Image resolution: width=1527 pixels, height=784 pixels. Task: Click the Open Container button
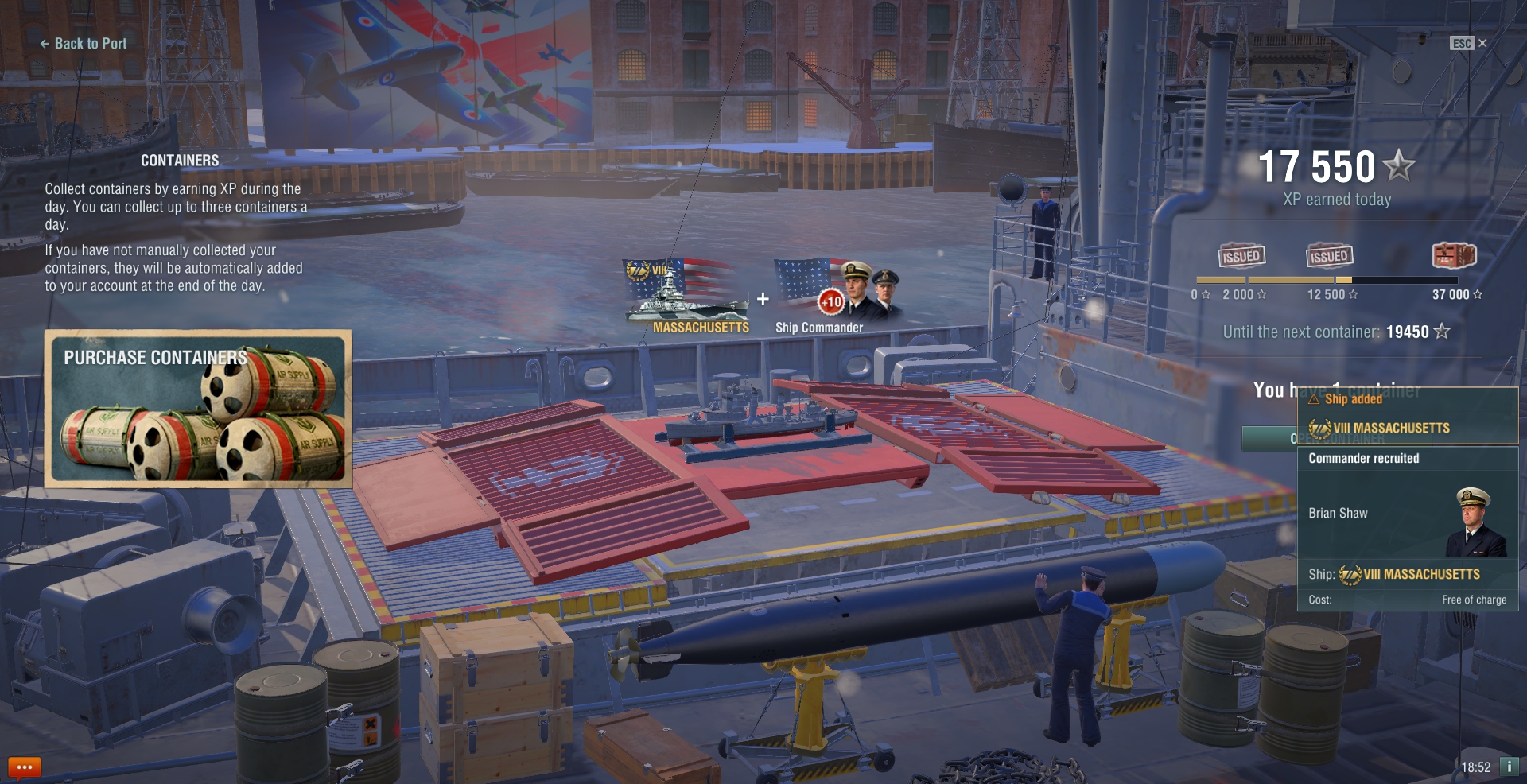(1269, 438)
